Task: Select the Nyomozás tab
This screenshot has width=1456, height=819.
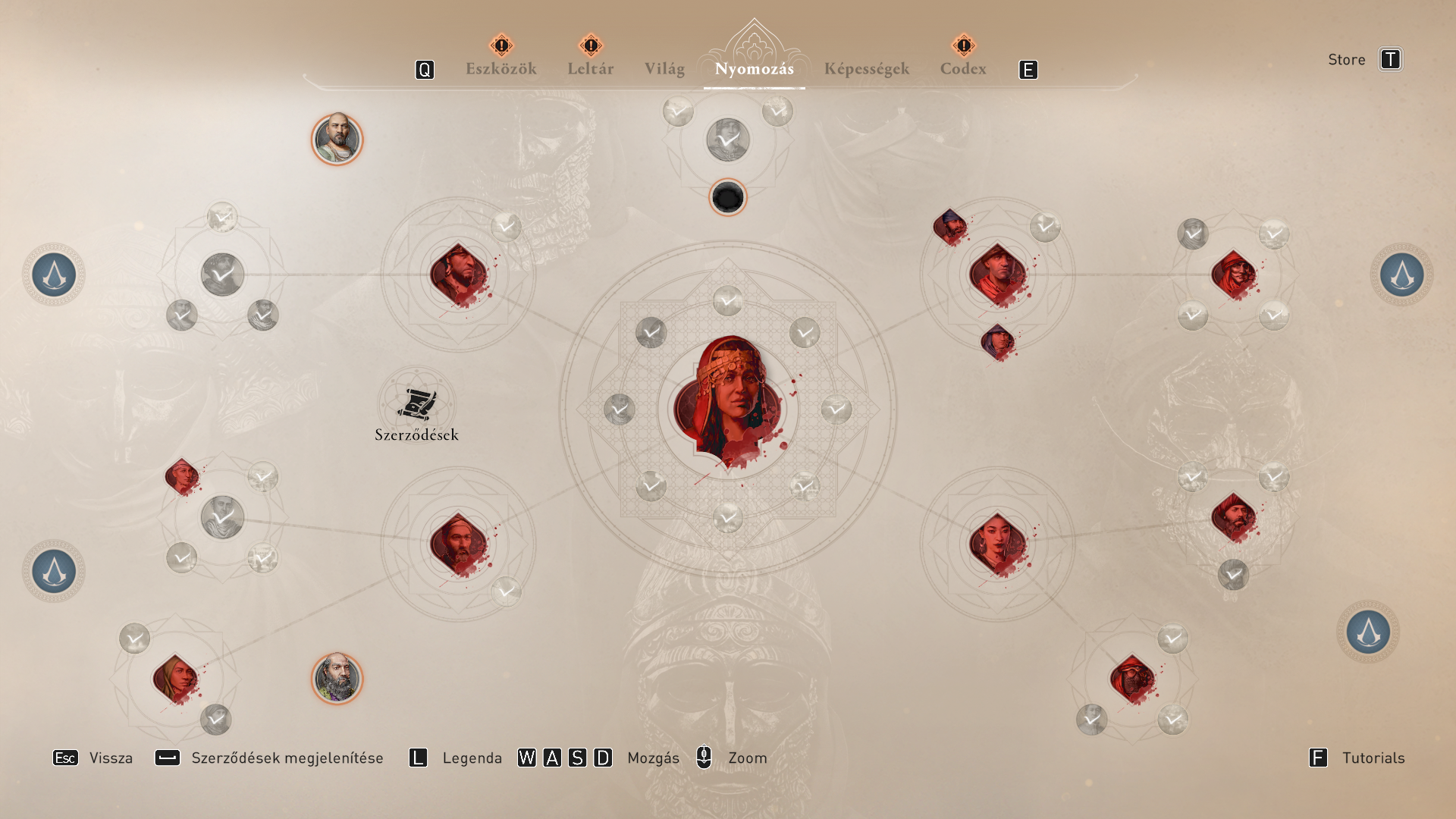Action: click(x=754, y=68)
